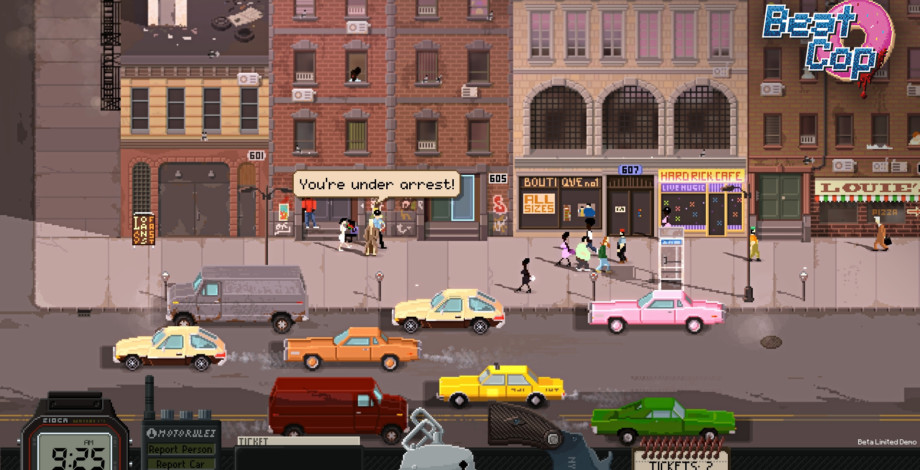Click the Report Car radio button
Image resolution: width=920 pixels, height=470 pixels.
pyautogui.click(x=181, y=462)
